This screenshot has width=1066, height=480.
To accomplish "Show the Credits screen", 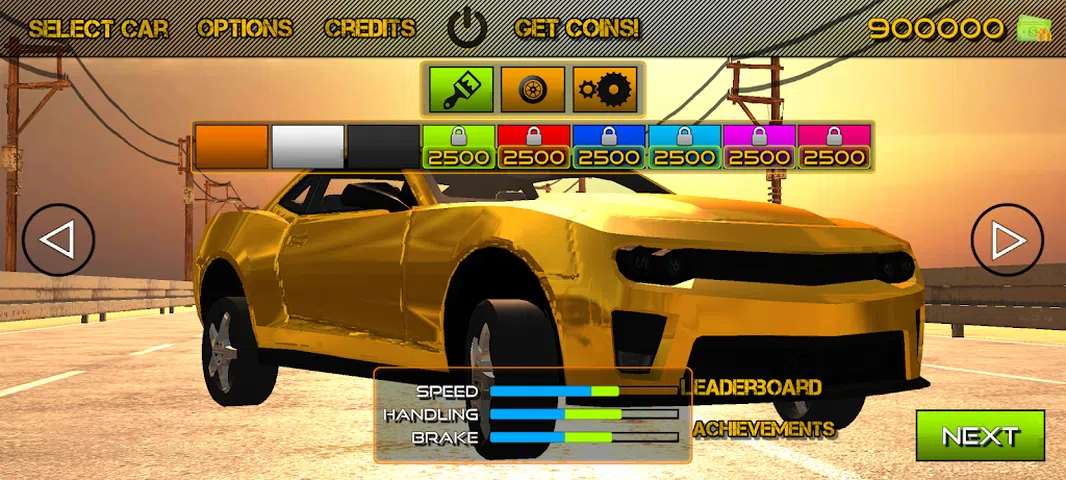I will tap(370, 28).
